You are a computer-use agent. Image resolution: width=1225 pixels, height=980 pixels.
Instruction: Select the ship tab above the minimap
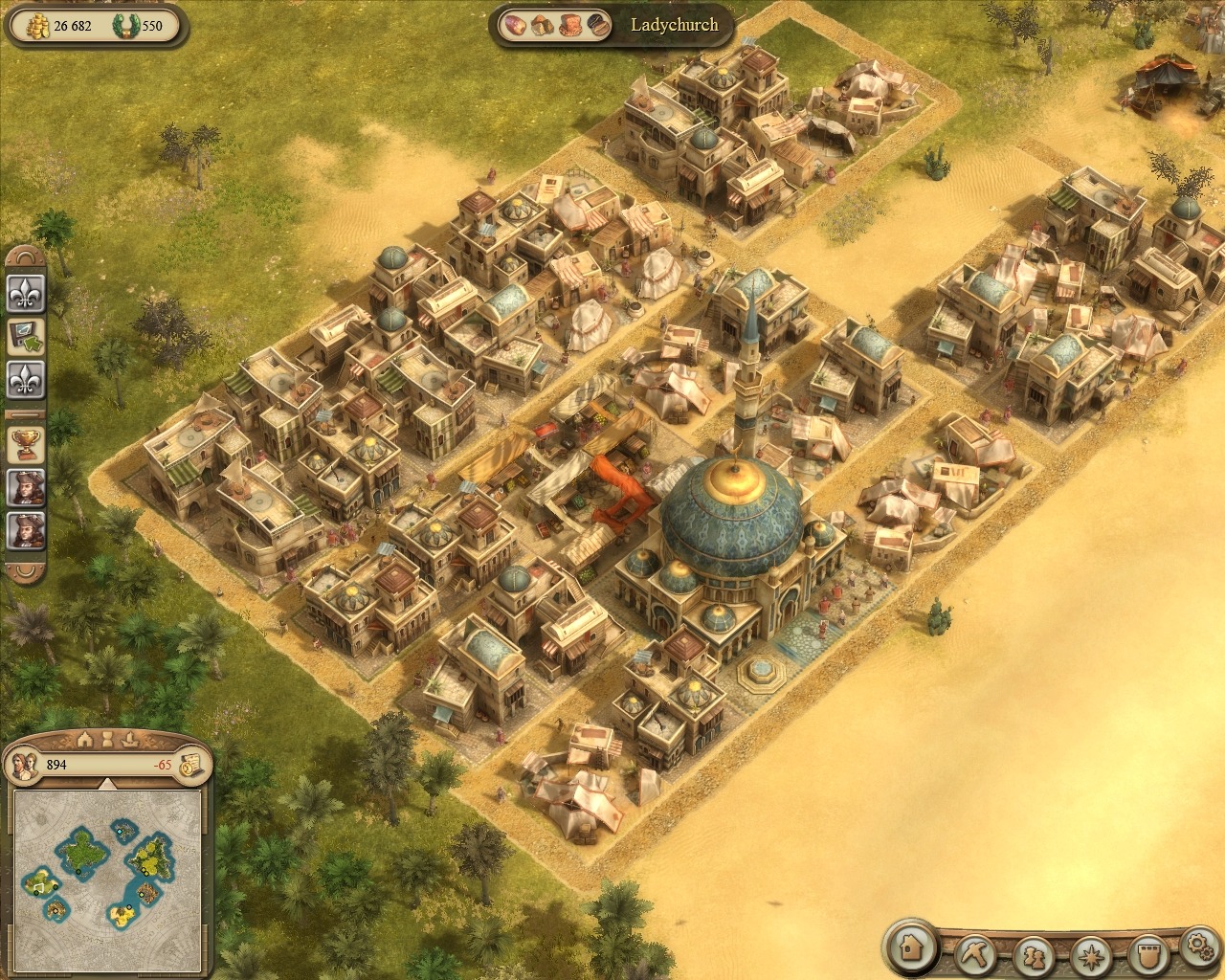(x=131, y=739)
